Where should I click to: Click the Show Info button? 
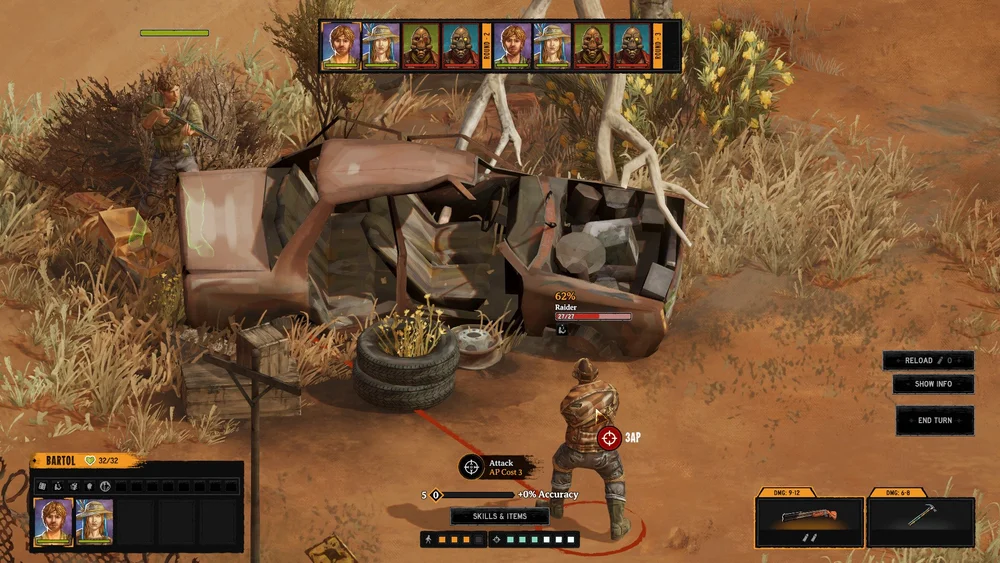[932, 384]
